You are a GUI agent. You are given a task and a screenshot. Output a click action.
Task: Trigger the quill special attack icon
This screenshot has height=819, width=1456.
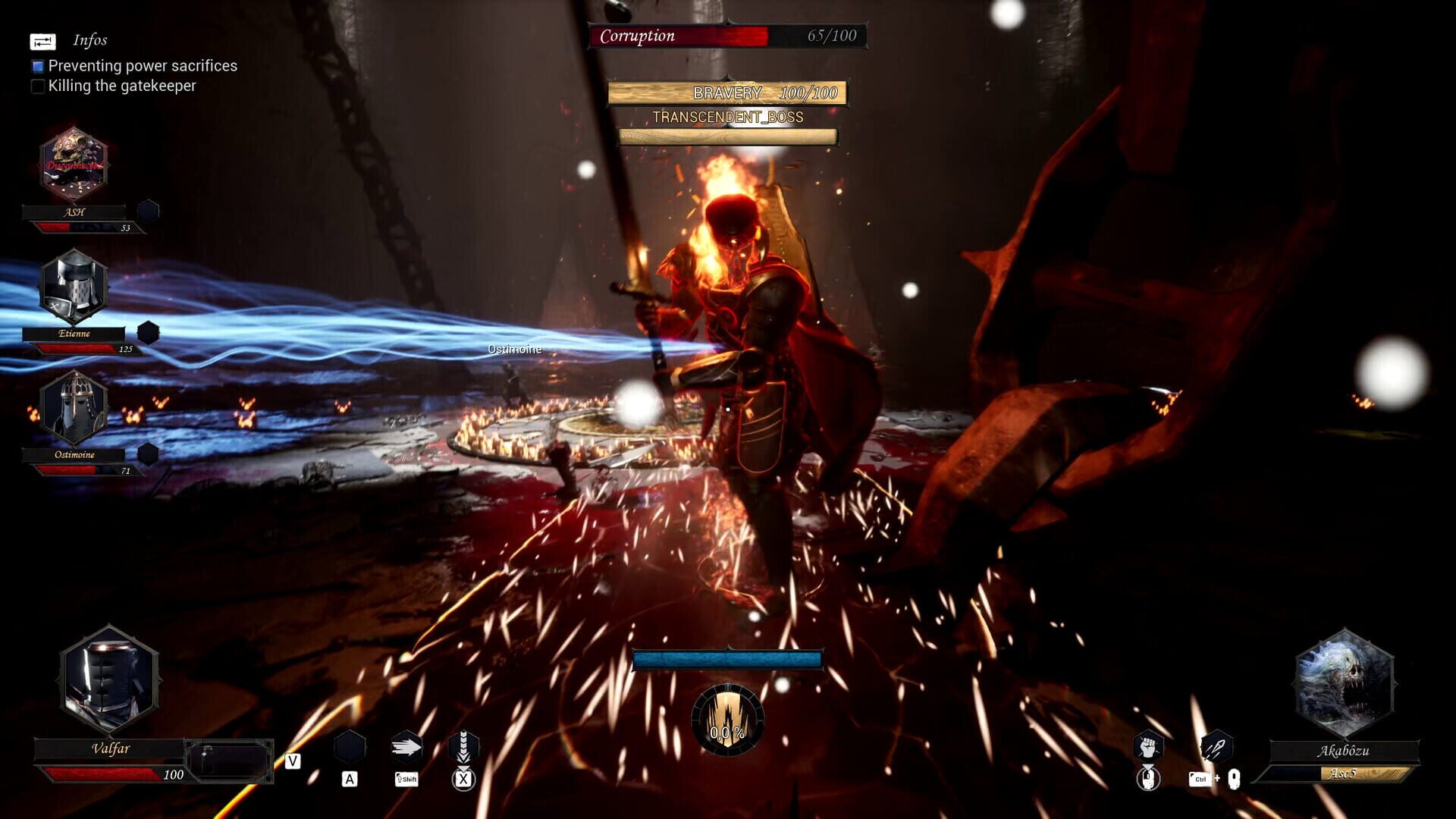1216,748
